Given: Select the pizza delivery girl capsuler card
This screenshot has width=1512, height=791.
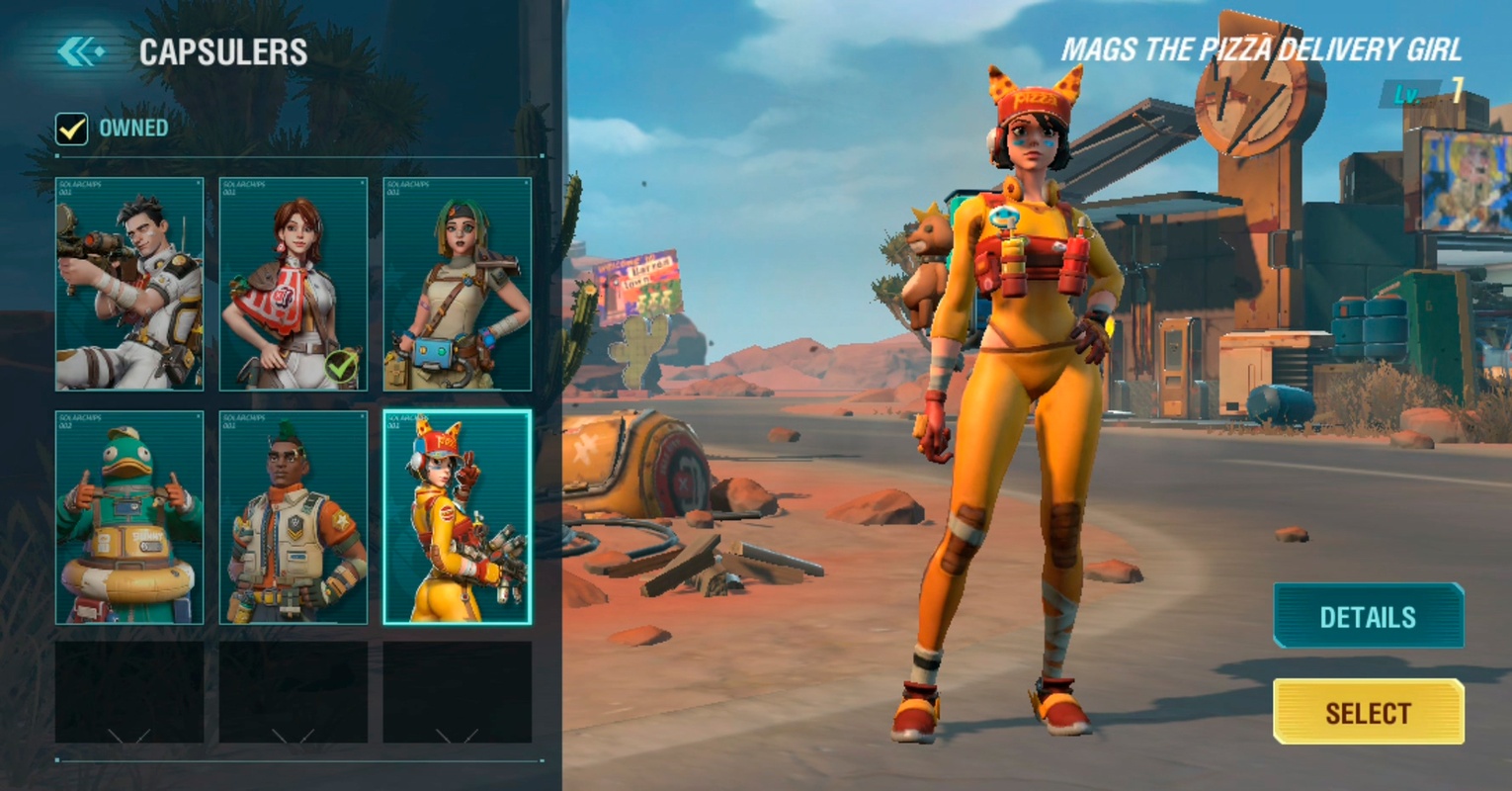Looking at the screenshot, I should point(458,517).
